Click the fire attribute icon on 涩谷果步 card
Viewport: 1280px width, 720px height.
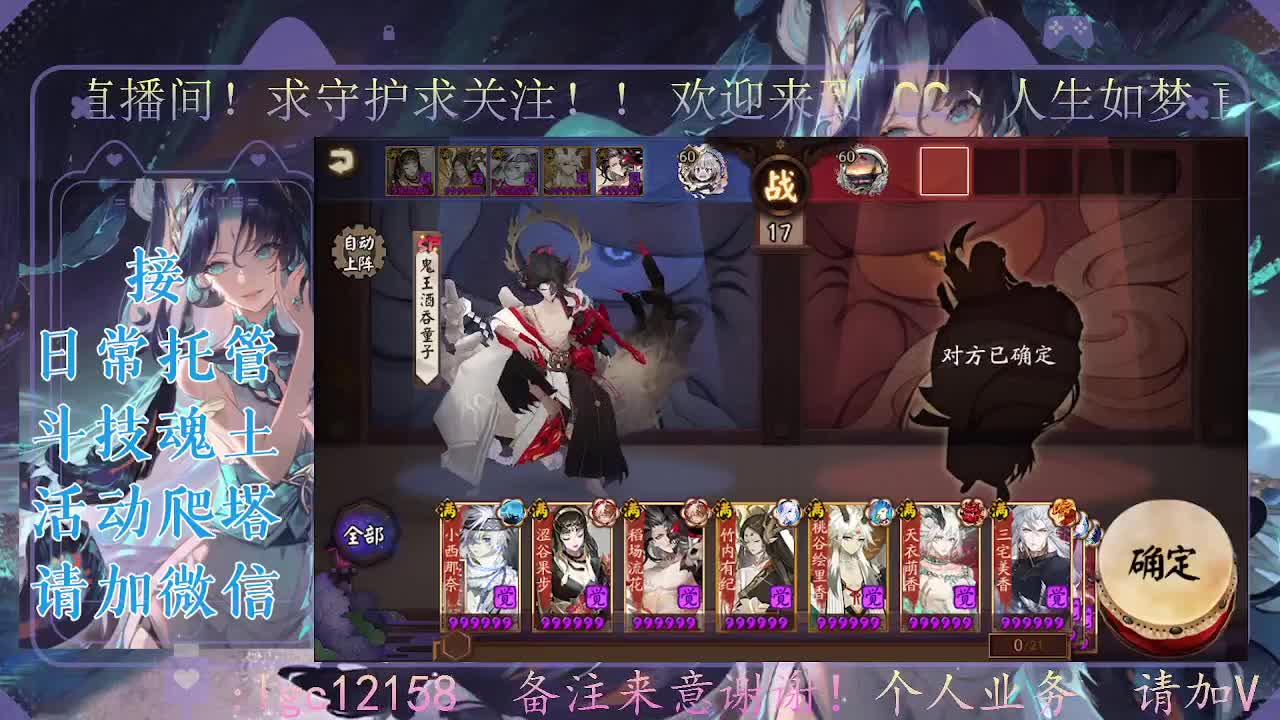606,511
